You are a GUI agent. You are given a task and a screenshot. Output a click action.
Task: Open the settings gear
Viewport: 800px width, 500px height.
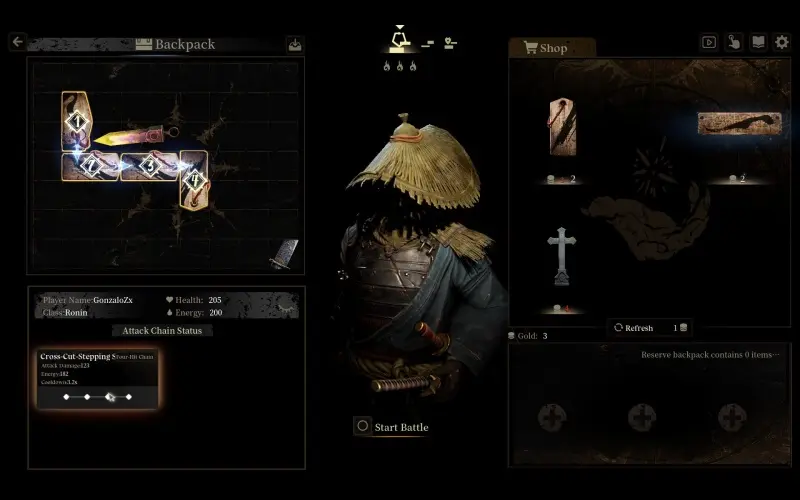click(x=782, y=42)
